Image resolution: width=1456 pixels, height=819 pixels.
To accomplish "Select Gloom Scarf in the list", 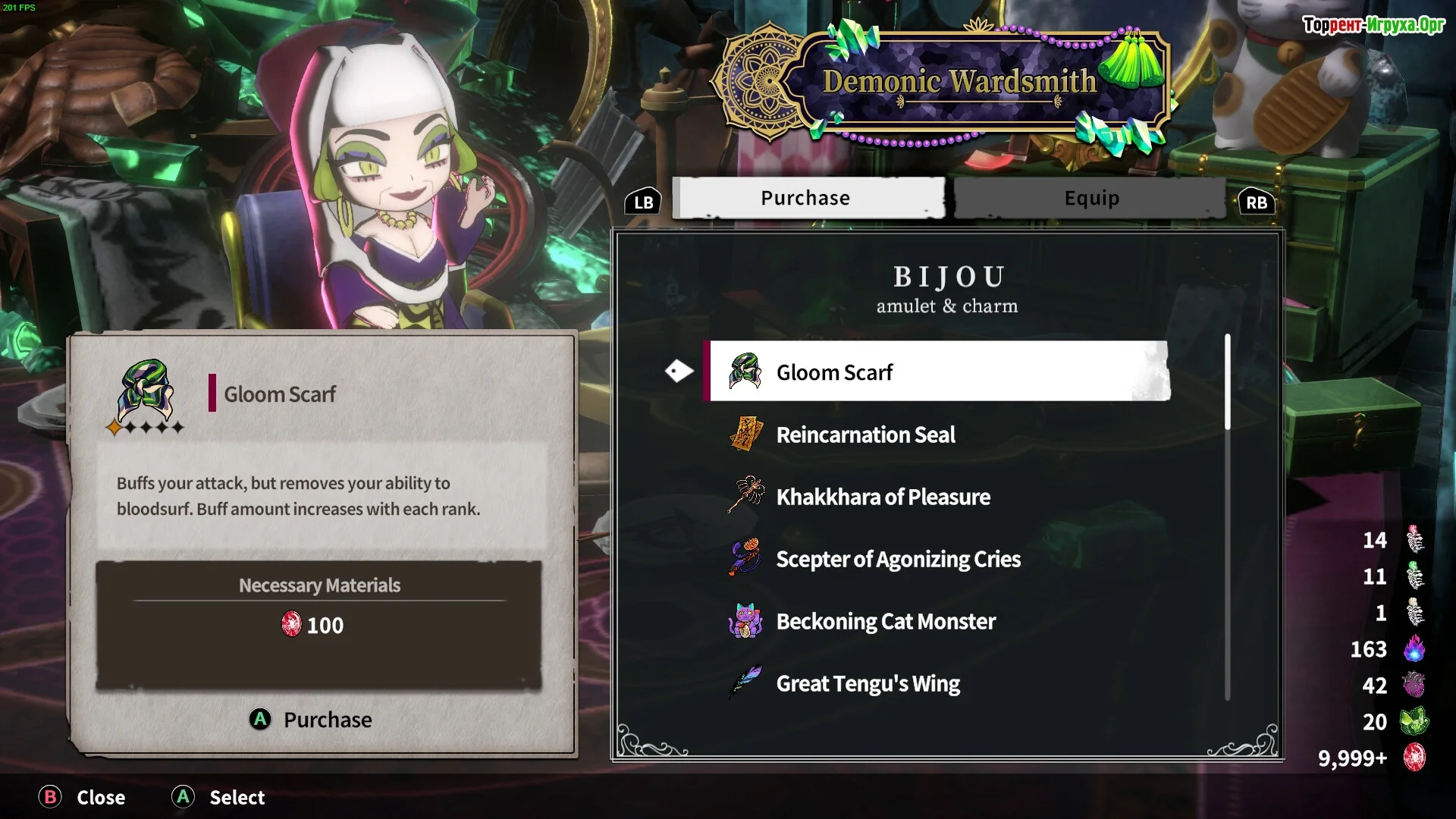I will click(937, 372).
